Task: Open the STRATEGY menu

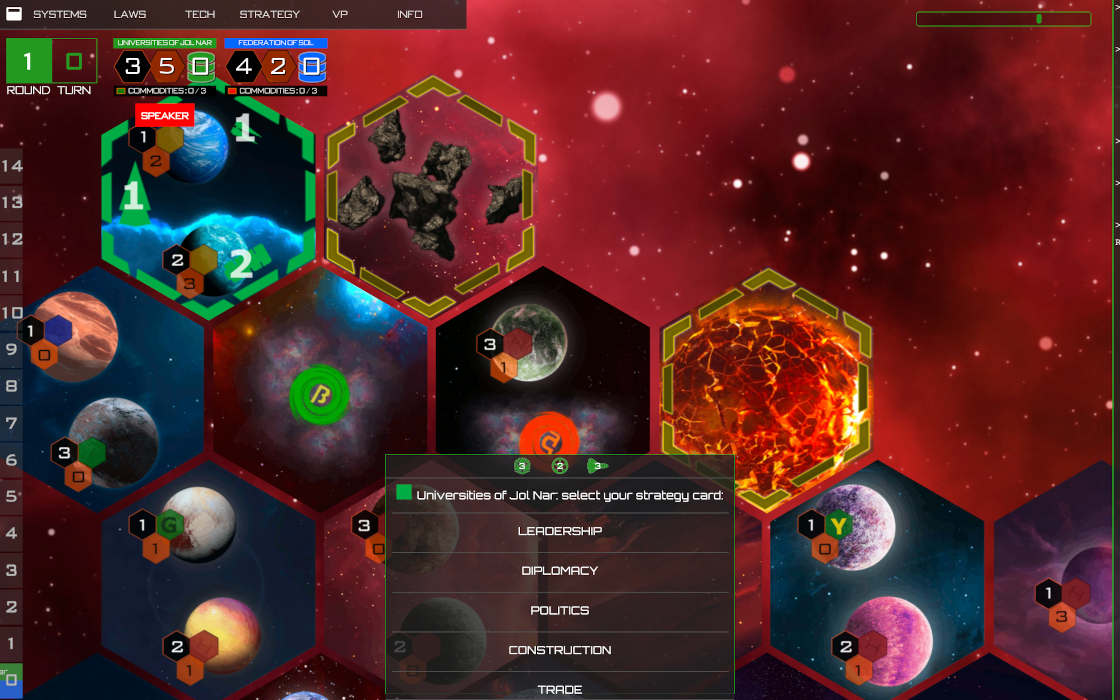Action: coord(269,14)
